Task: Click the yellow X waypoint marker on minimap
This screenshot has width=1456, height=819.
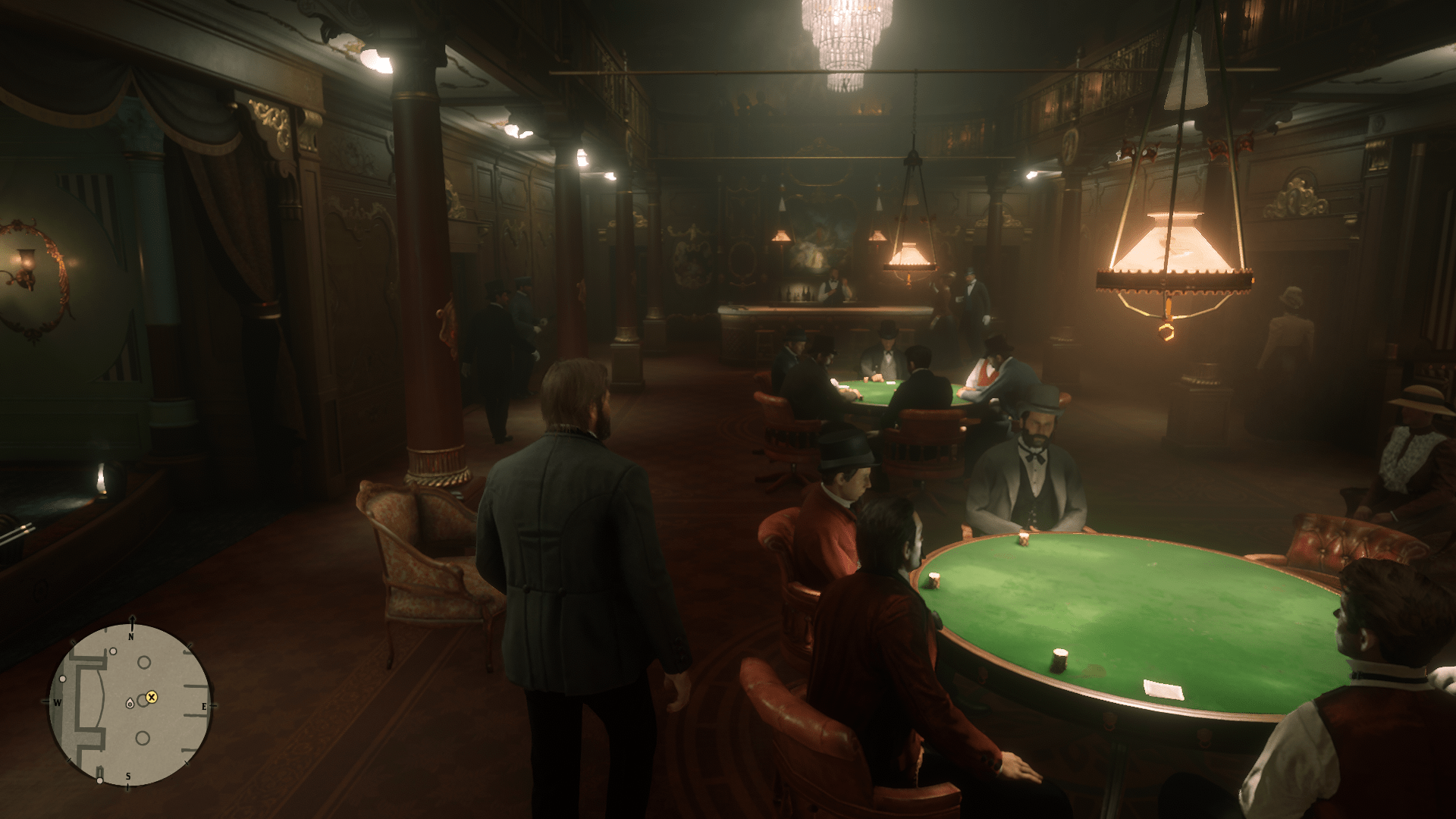Action: [x=152, y=698]
